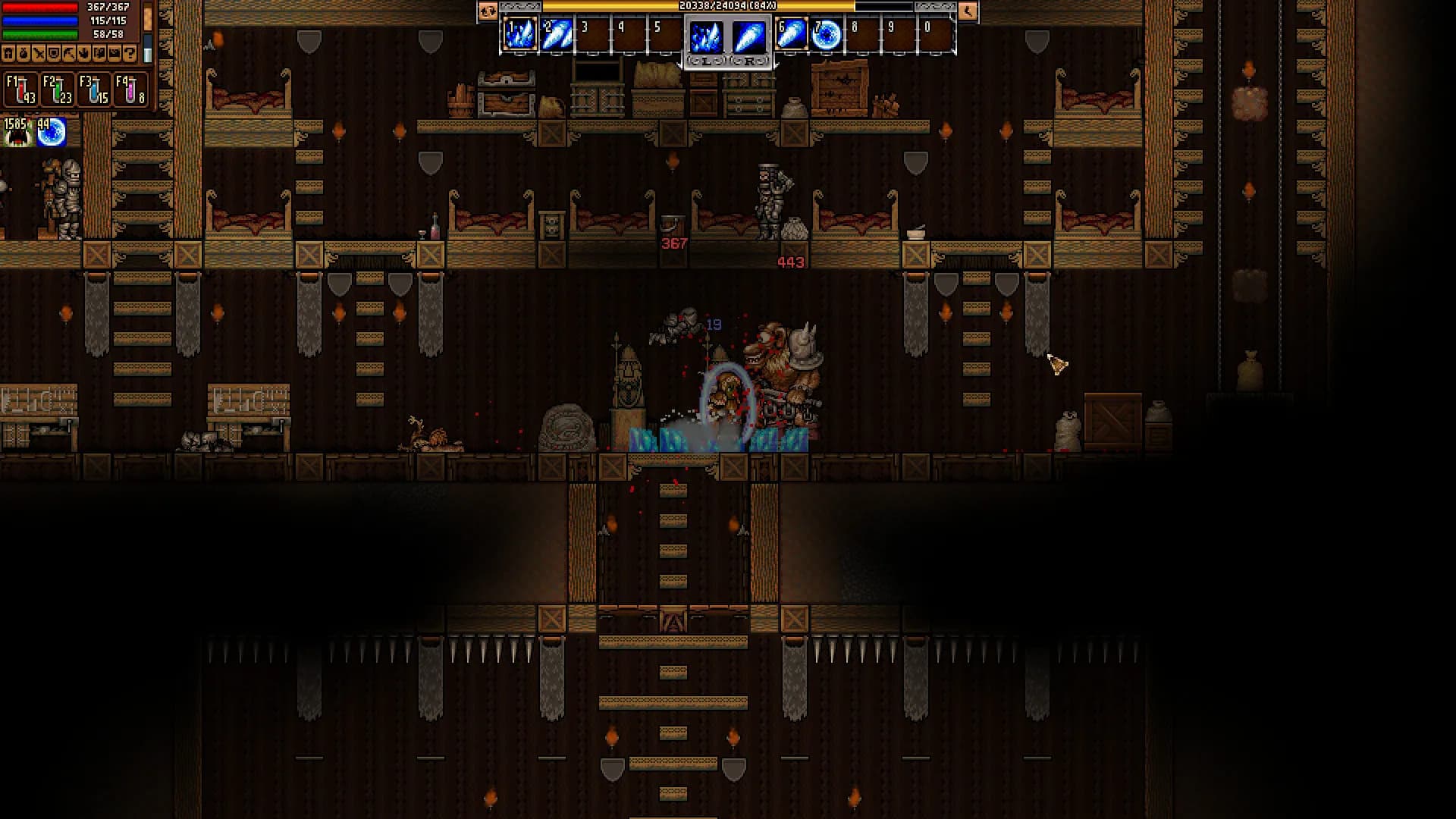Click the blue frost orb buff icon
Image resolution: width=1456 pixels, height=819 pixels.
point(52,133)
